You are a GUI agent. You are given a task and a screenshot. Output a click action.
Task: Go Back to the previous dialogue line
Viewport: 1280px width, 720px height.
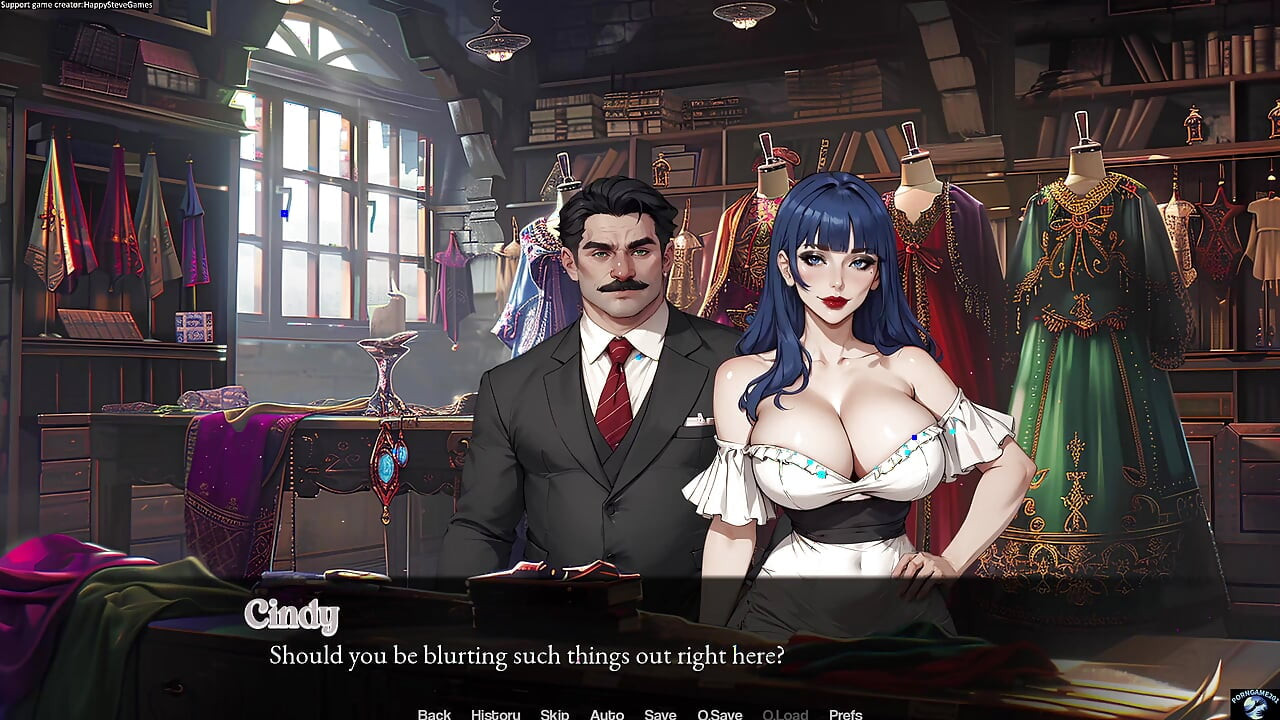point(434,714)
